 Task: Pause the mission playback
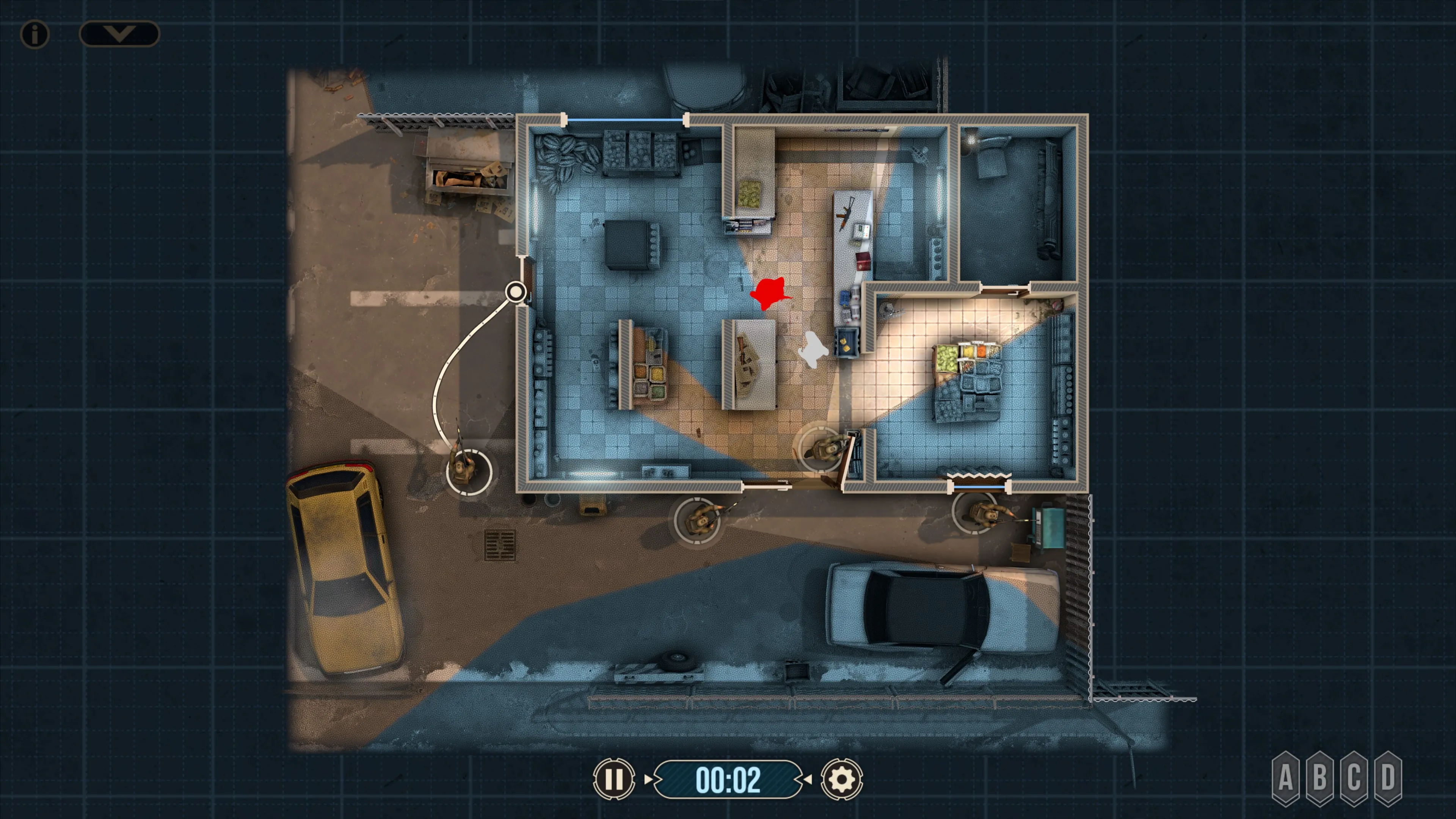pos(614,779)
